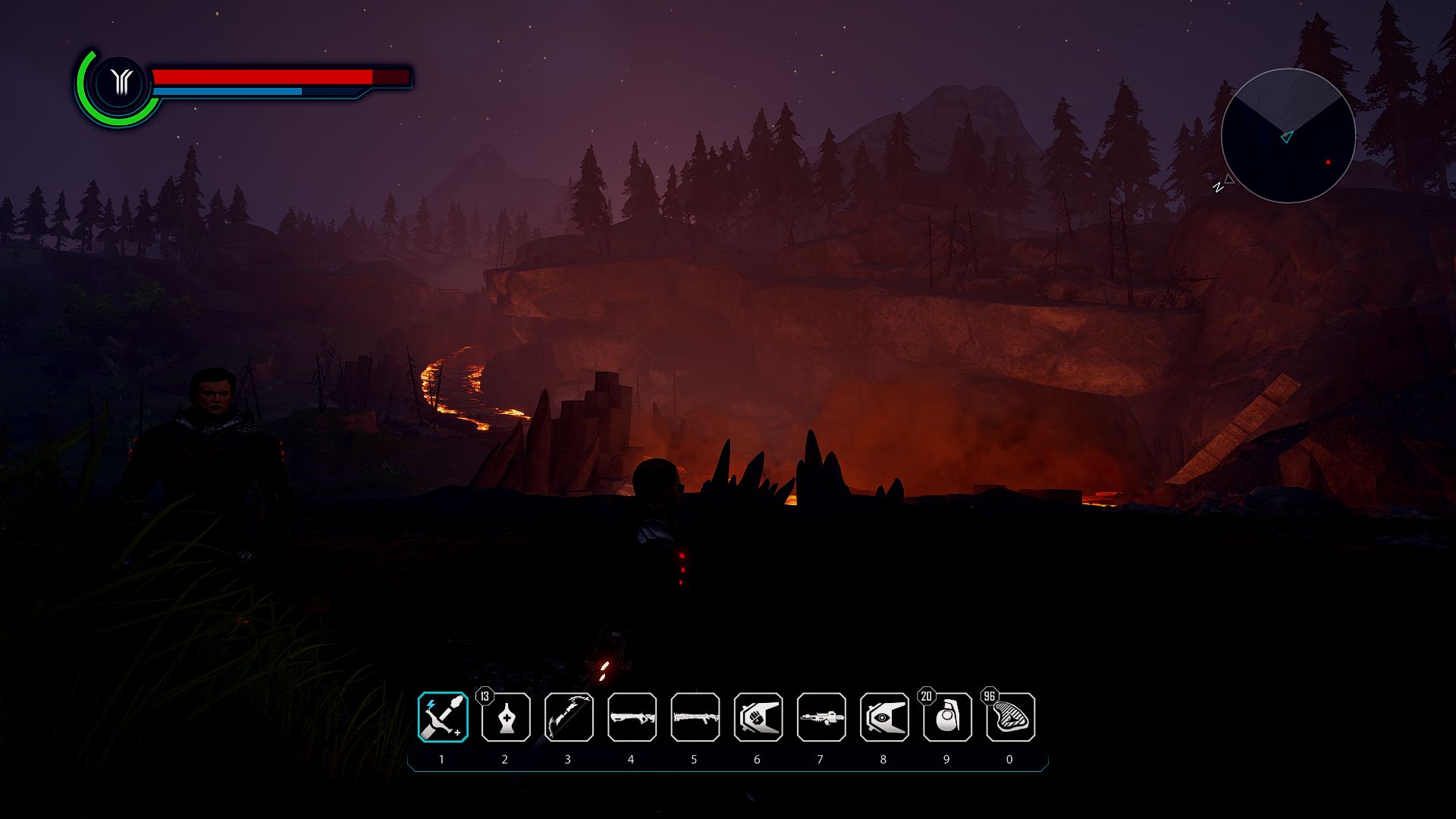Equip the bow from the hotbar
Screen dimensions: 1456x819
pyautogui.click(x=569, y=717)
